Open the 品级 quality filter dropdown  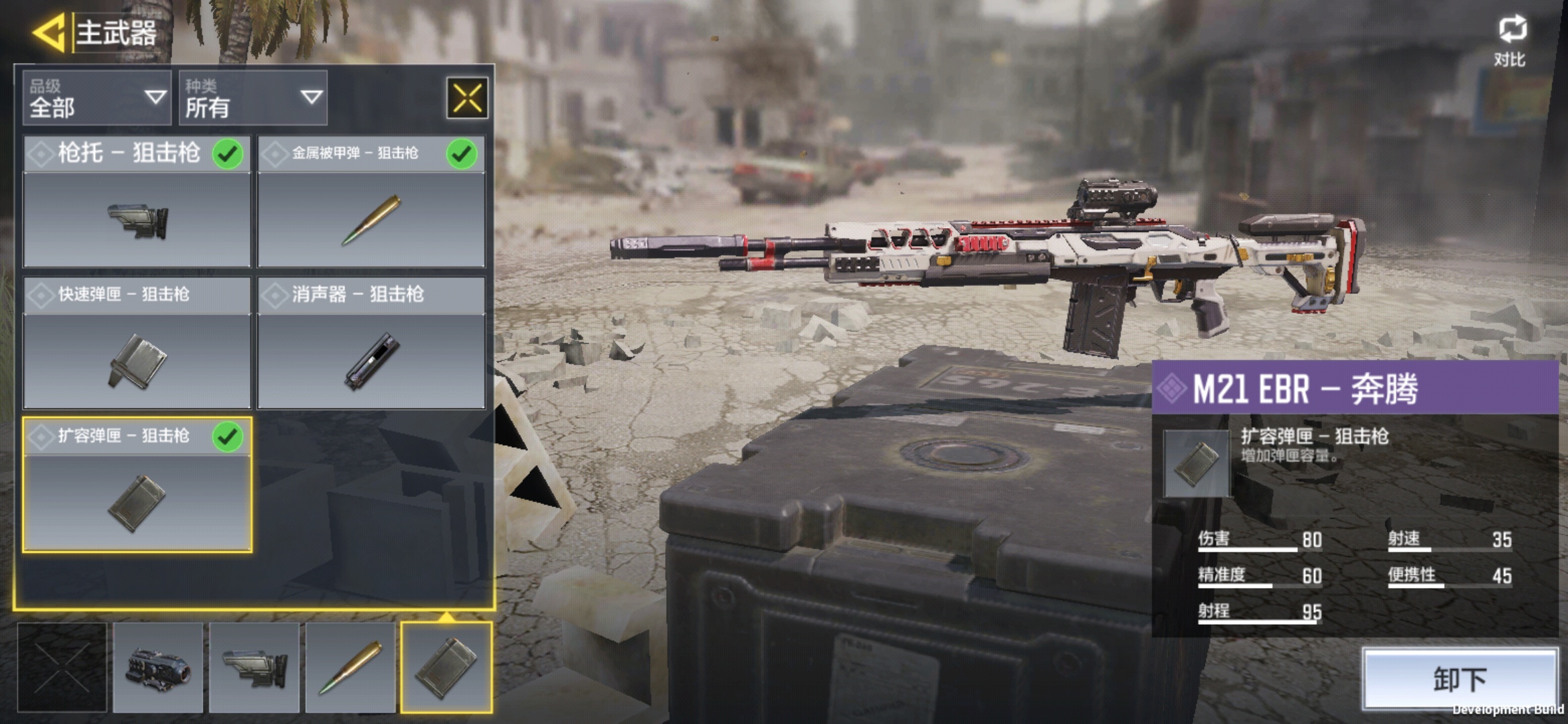click(96, 98)
